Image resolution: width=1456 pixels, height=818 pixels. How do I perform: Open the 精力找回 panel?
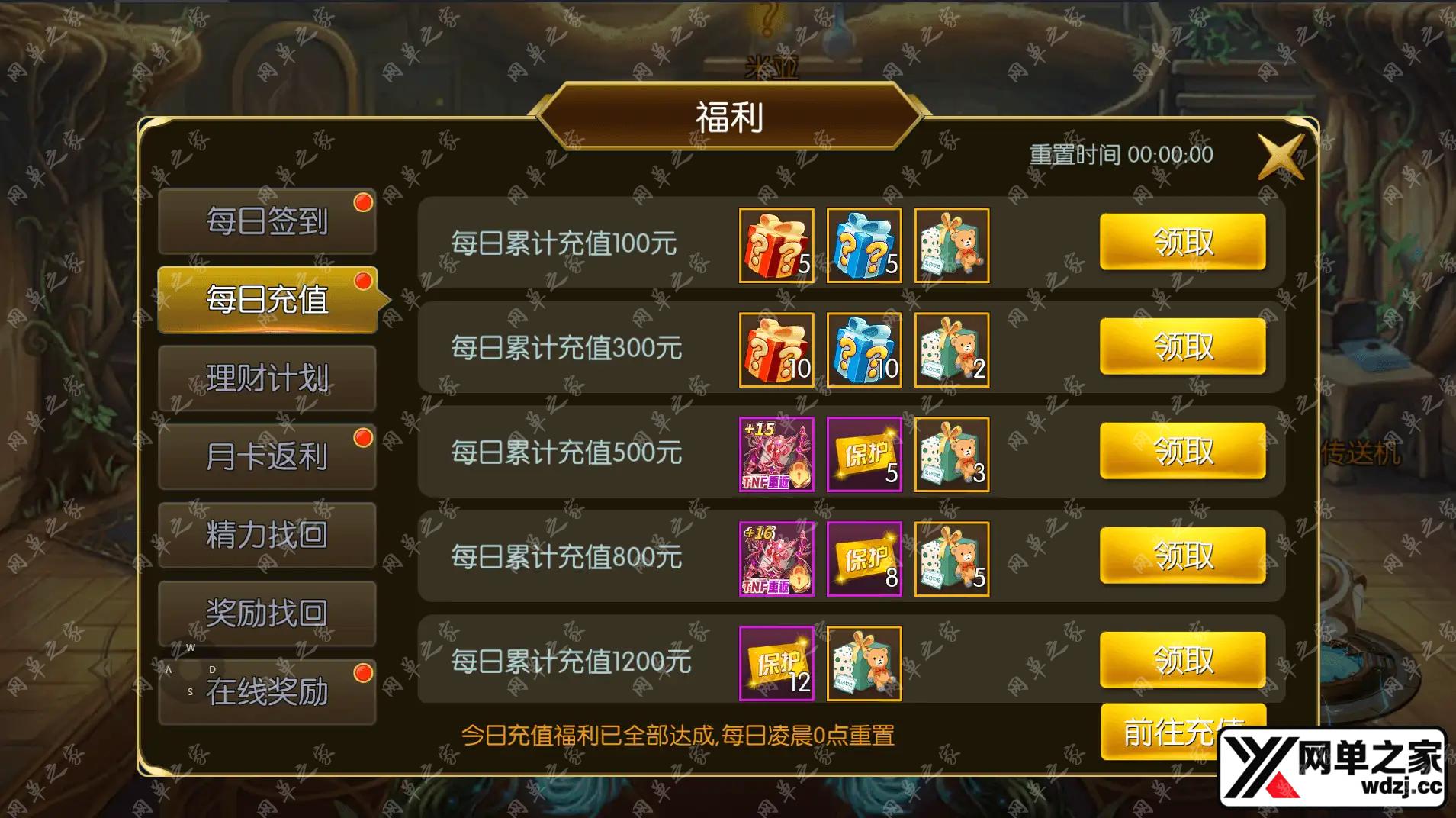click(x=267, y=534)
